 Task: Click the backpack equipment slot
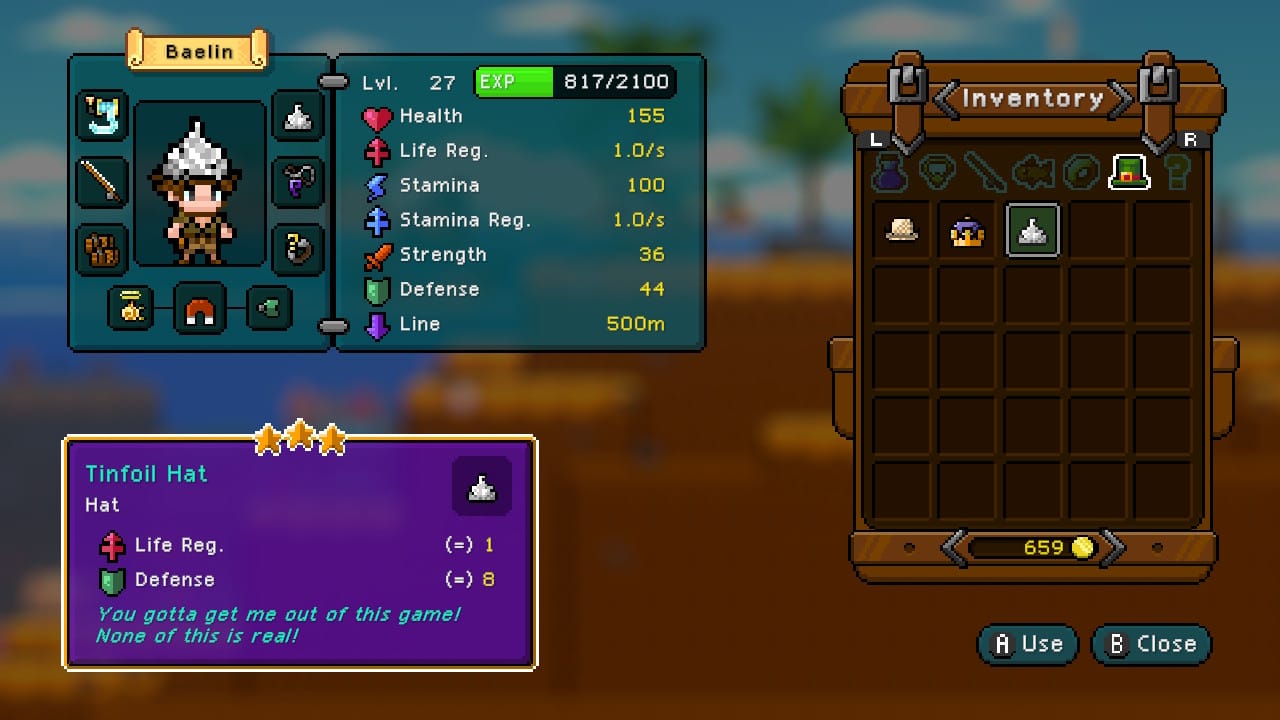(x=102, y=250)
